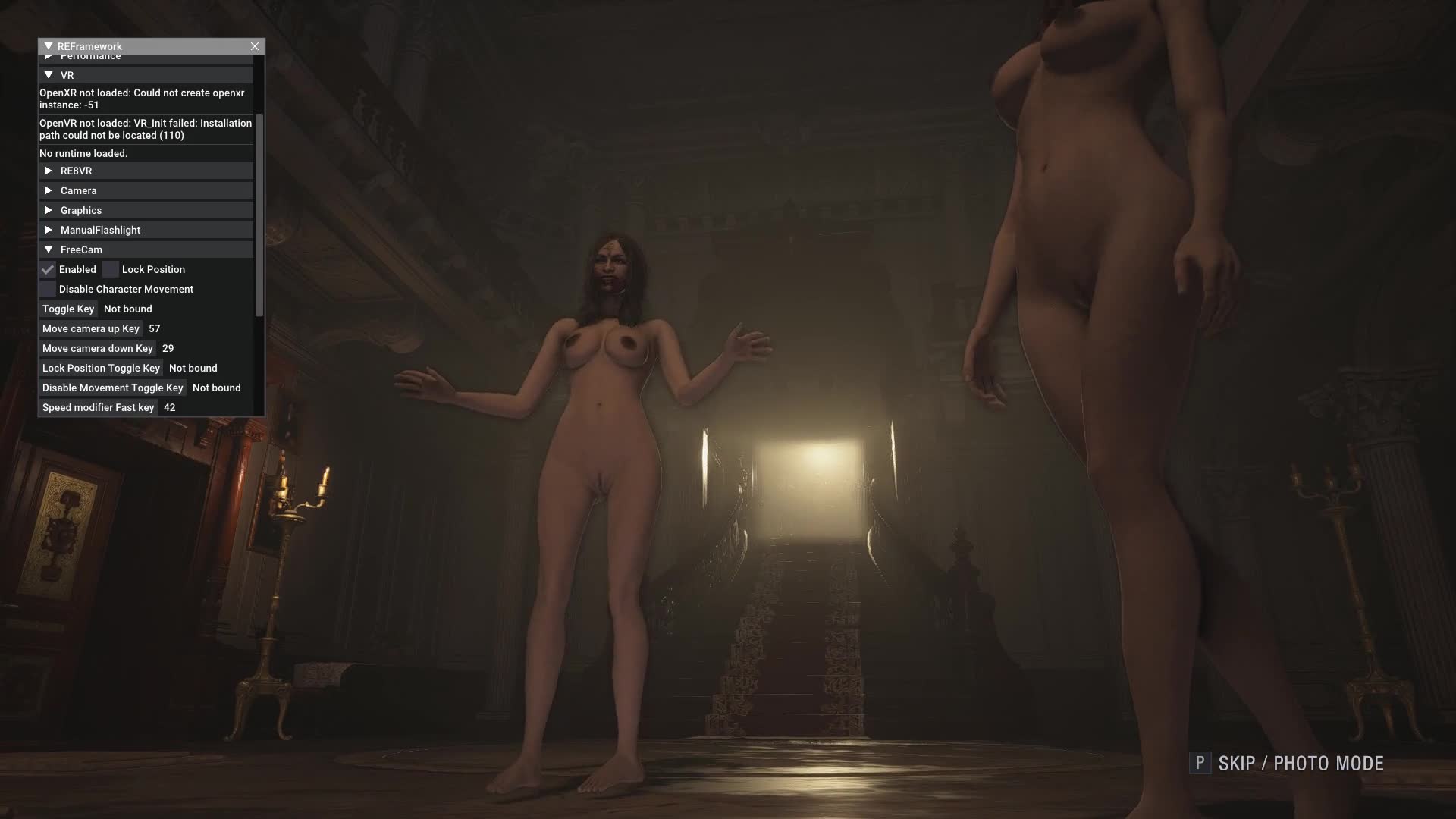The width and height of the screenshot is (1456, 819).
Task: Set the Disable Movement Toggle Key
Action: click(113, 388)
